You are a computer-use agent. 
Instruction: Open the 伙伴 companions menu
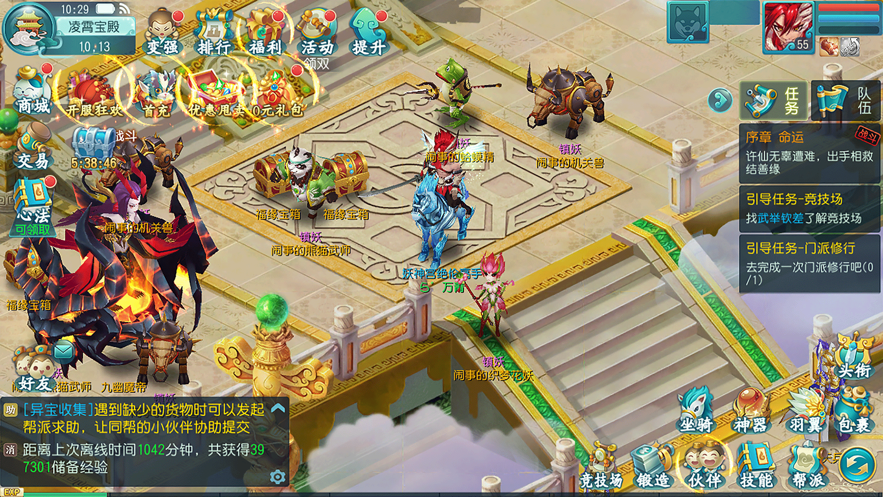(x=705, y=467)
